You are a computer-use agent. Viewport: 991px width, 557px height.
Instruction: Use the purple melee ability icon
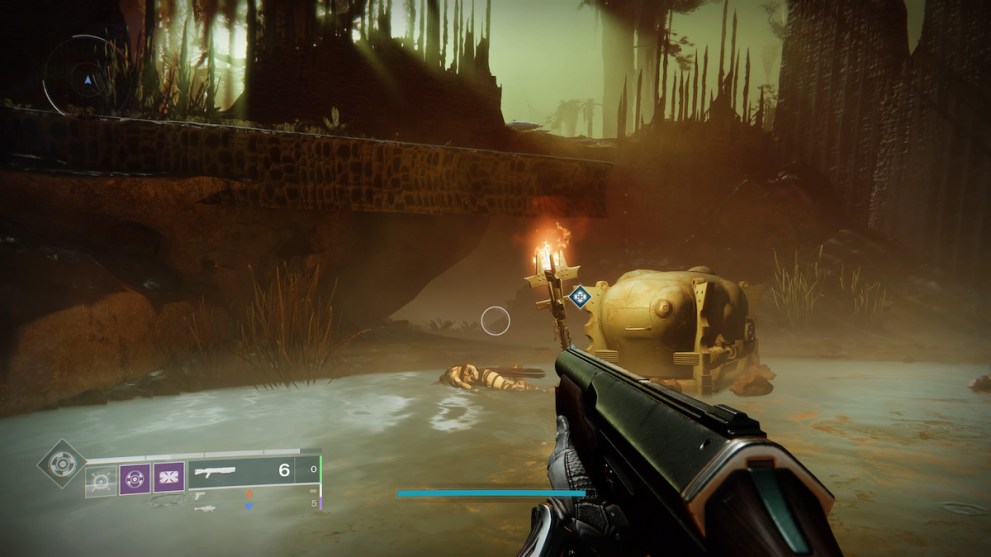point(135,477)
